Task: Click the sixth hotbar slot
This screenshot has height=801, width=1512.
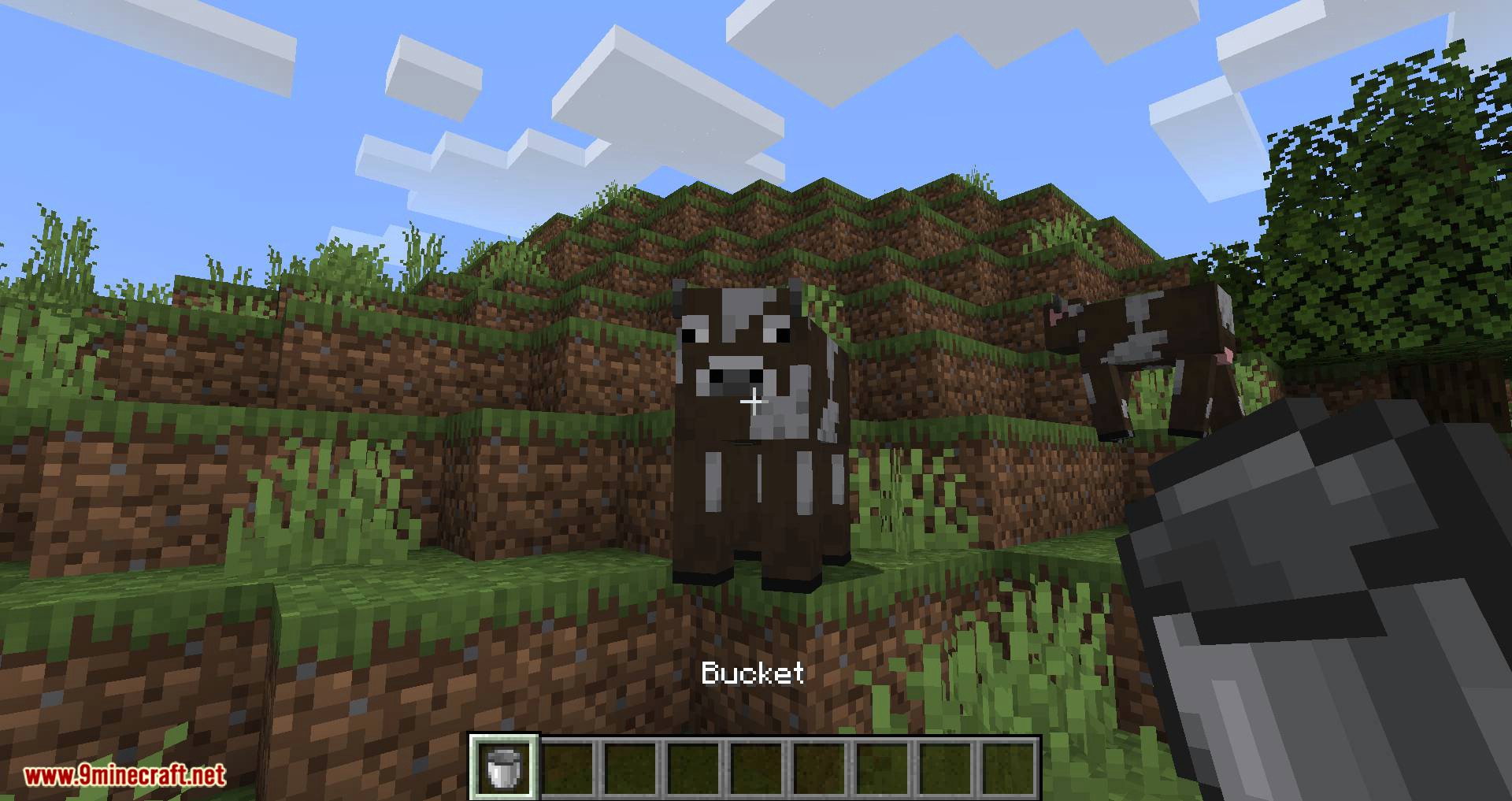Action: click(x=819, y=768)
